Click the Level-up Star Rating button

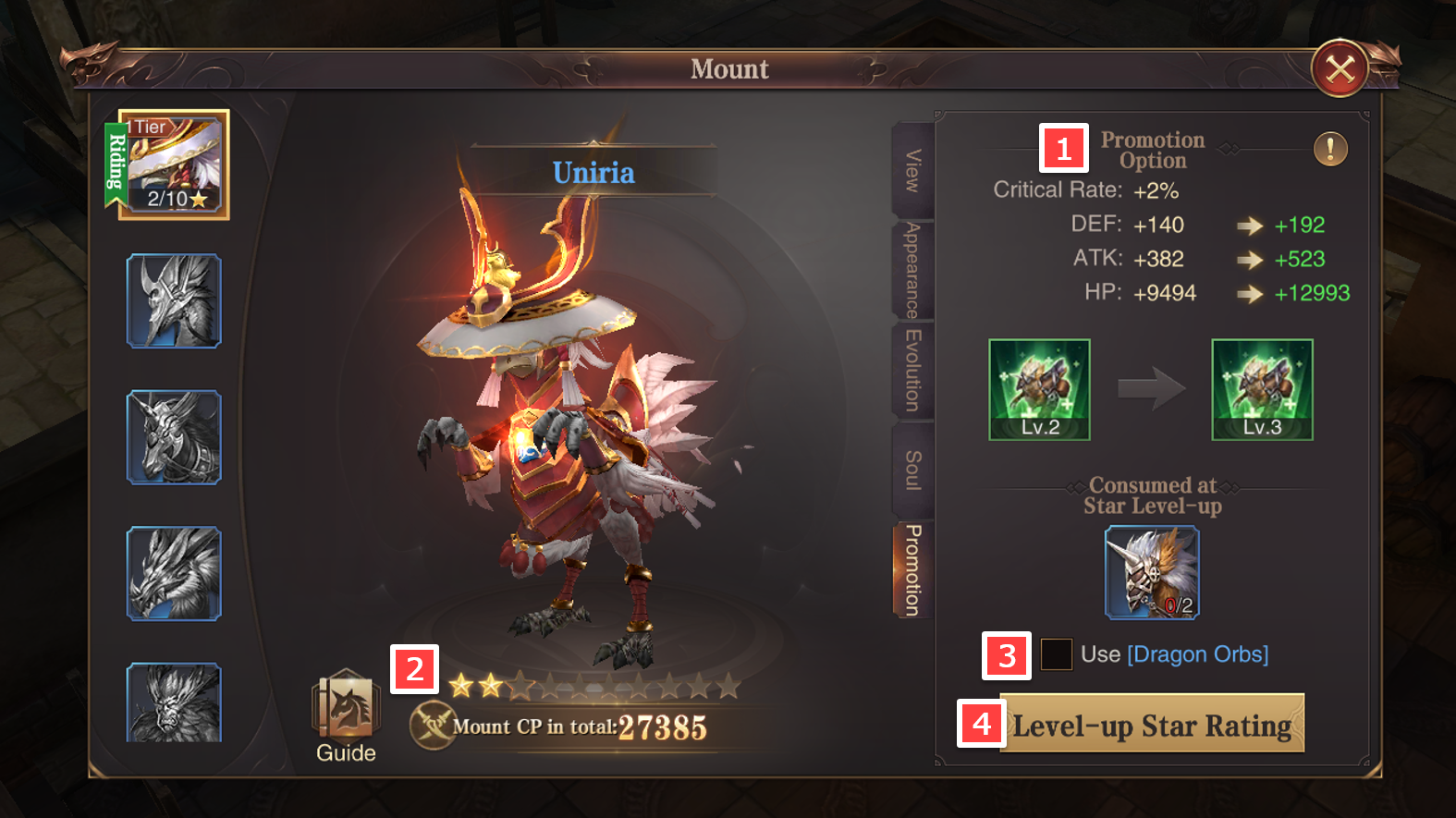click(x=1152, y=725)
